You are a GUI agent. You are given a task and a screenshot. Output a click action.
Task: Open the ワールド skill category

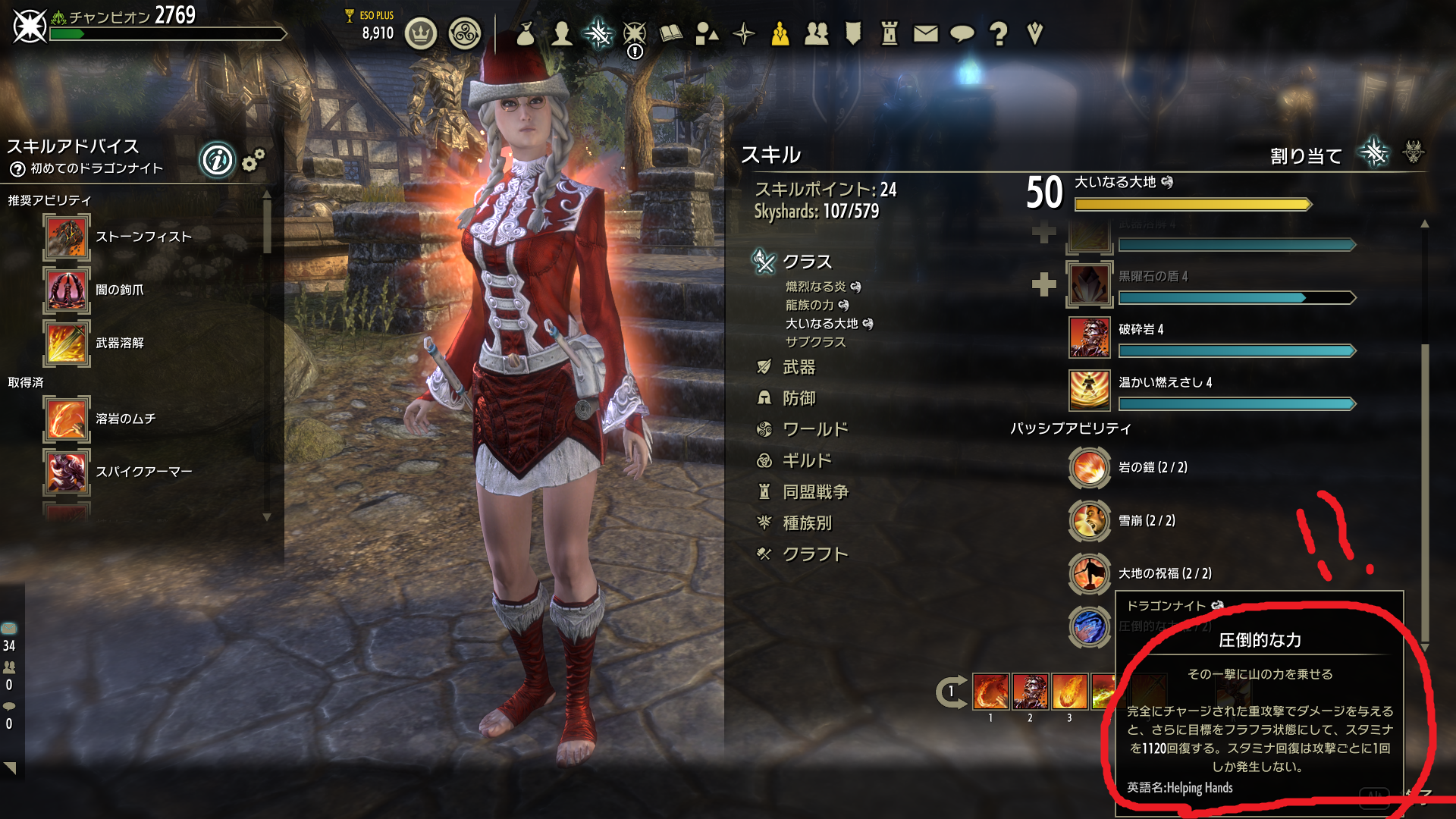[814, 430]
